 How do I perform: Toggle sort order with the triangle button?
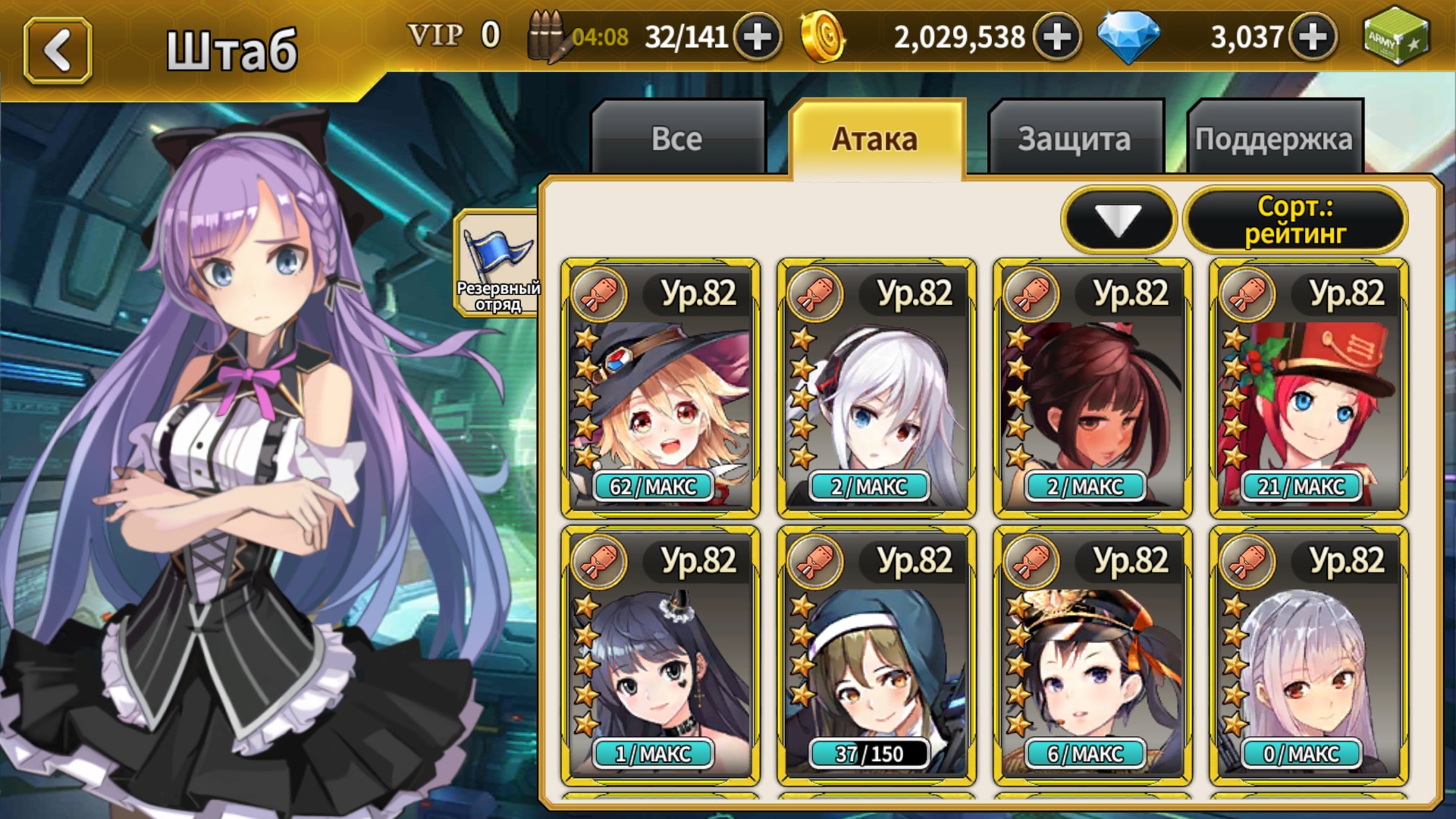pos(1119,220)
